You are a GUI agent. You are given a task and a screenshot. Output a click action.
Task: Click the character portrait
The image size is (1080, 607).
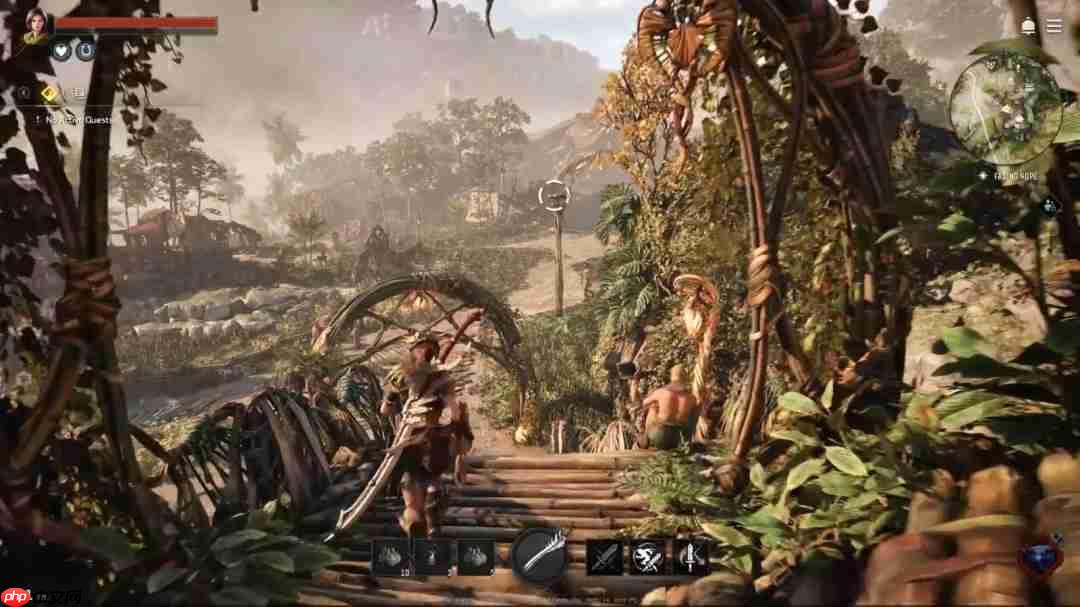click(x=36, y=26)
